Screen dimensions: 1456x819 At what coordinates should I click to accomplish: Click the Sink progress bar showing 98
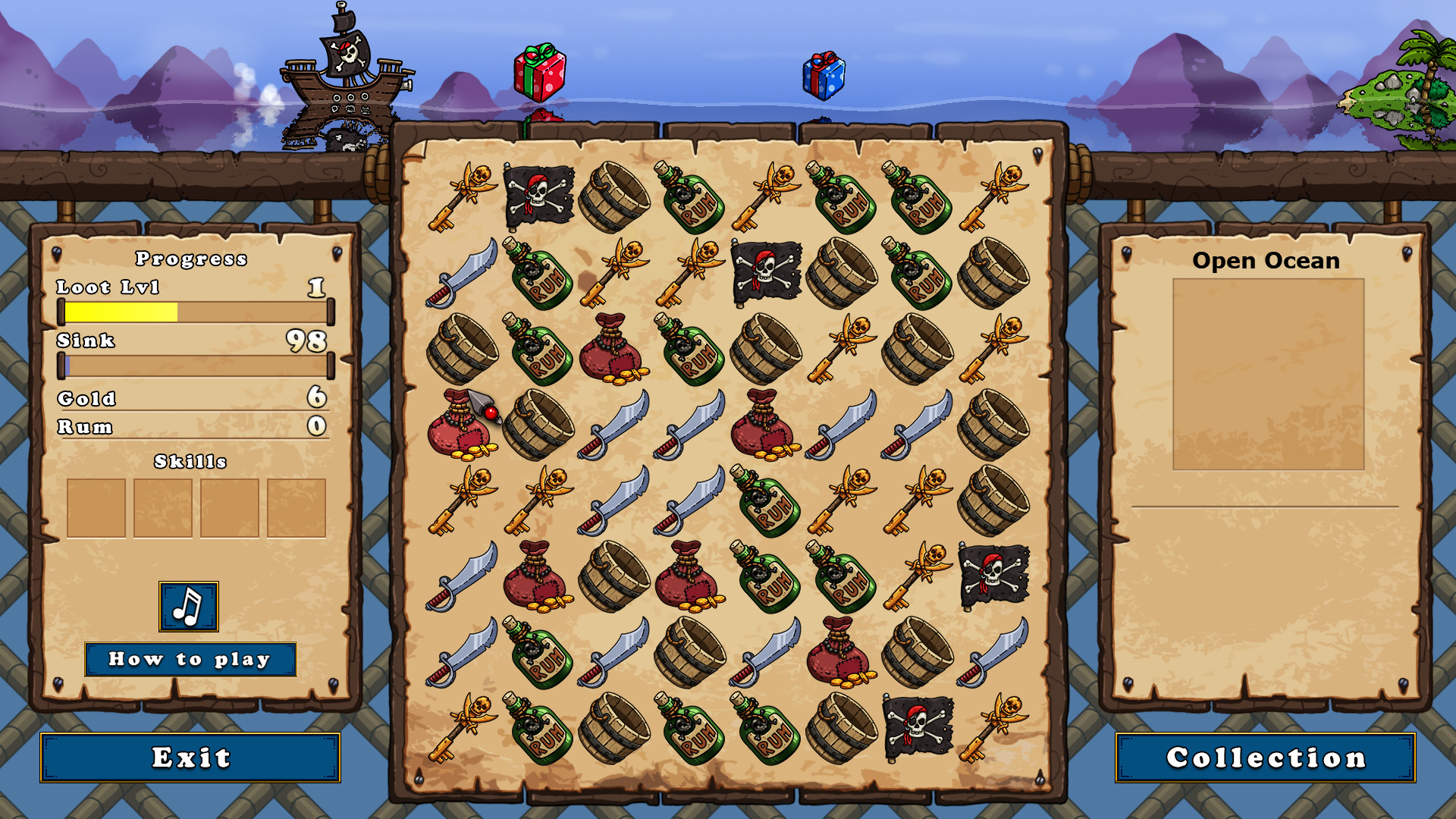(194, 367)
